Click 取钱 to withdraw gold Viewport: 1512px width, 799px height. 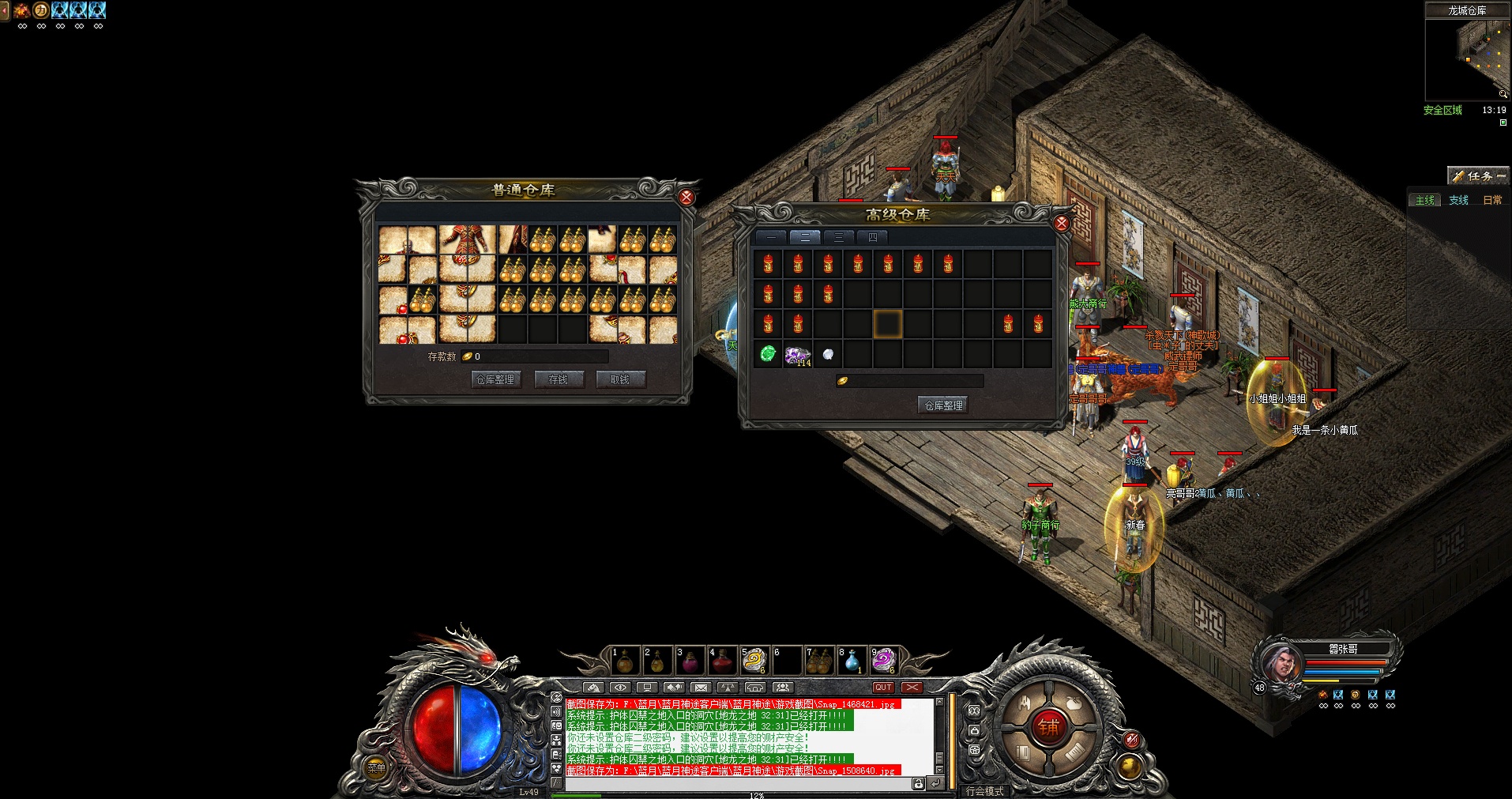tap(620, 380)
